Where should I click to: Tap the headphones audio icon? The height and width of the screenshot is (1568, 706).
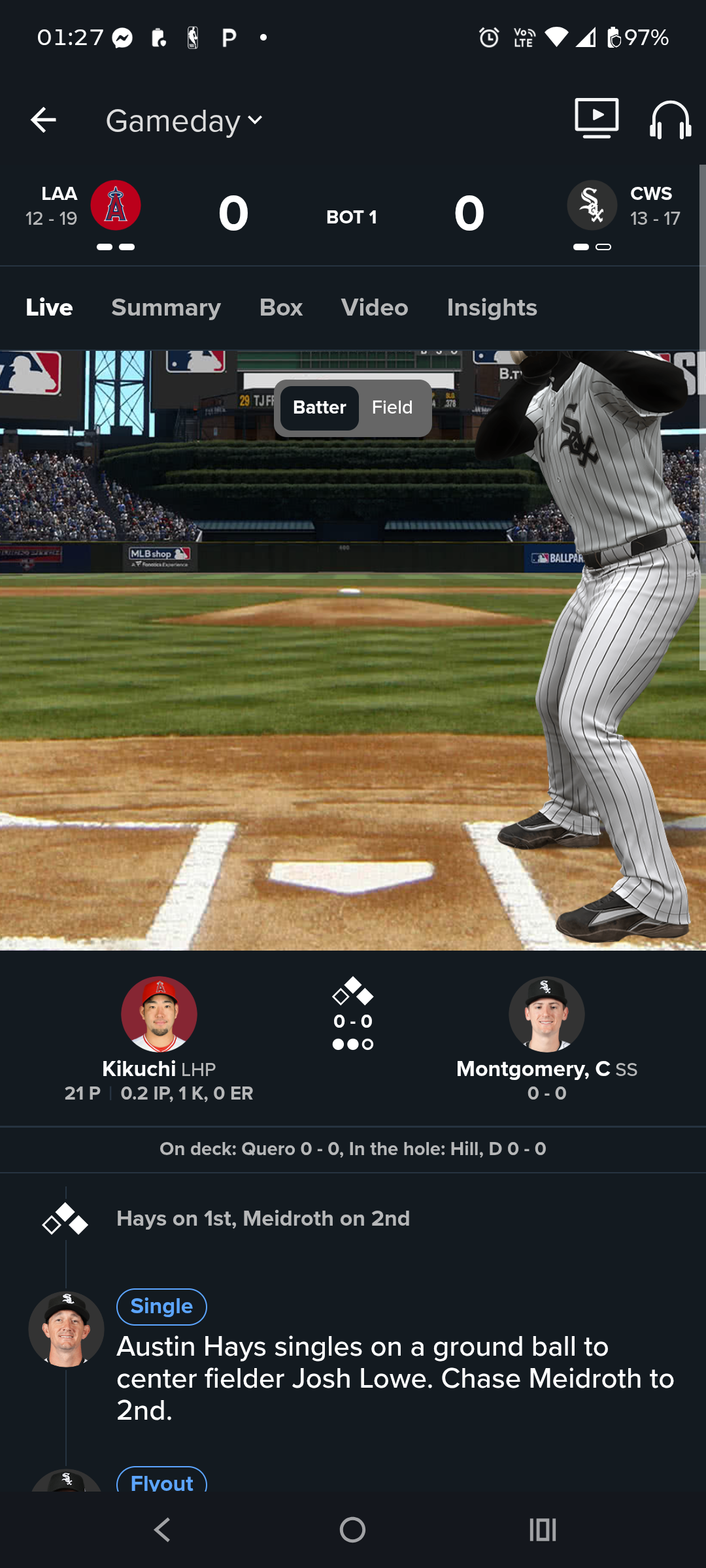pos(670,120)
